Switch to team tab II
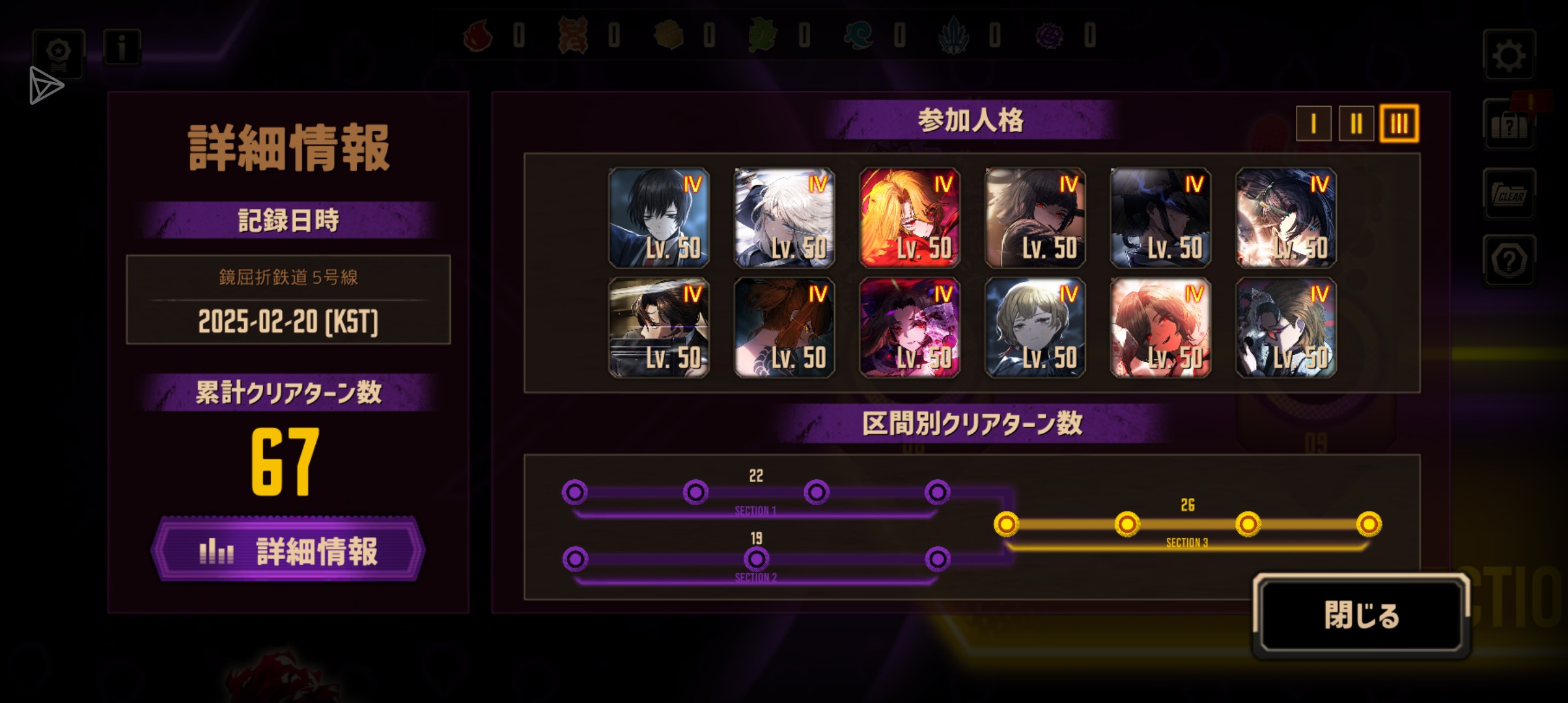The height and width of the screenshot is (703, 1568). tap(1356, 123)
